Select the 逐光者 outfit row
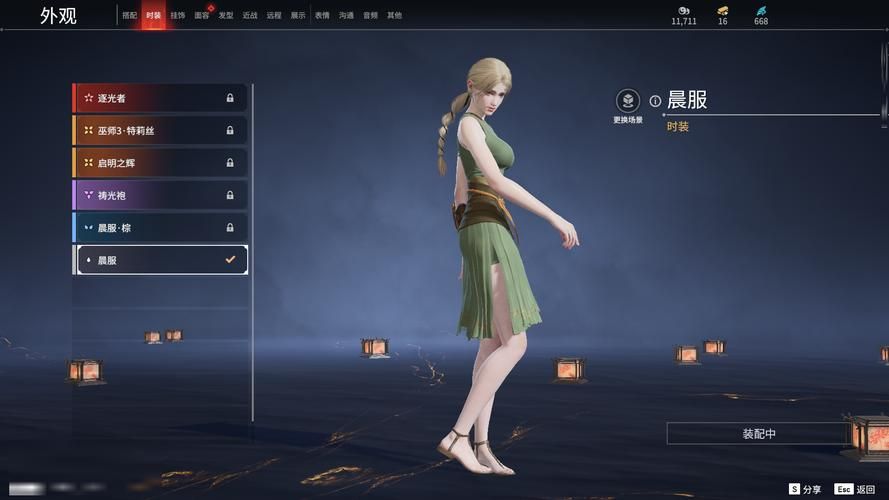This screenshot has height=500, width=889. [x=160, y=98]
